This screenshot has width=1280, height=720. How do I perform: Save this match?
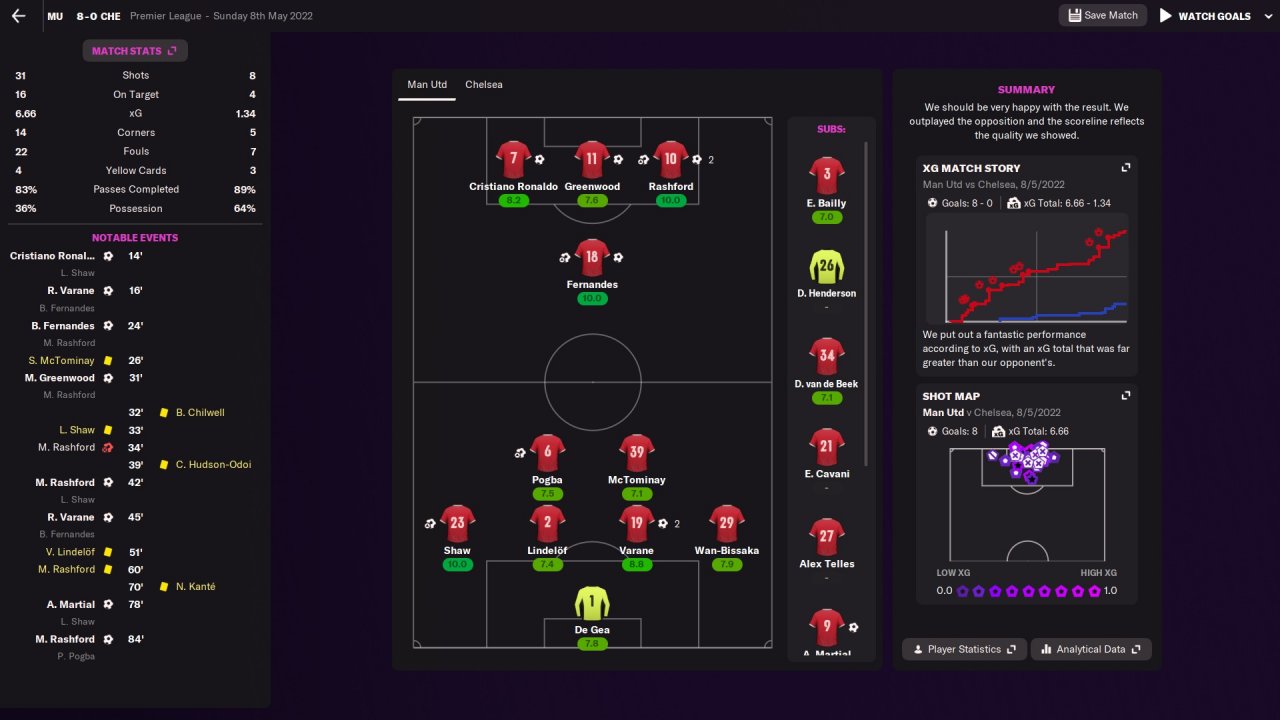[x=1102, y=16]
